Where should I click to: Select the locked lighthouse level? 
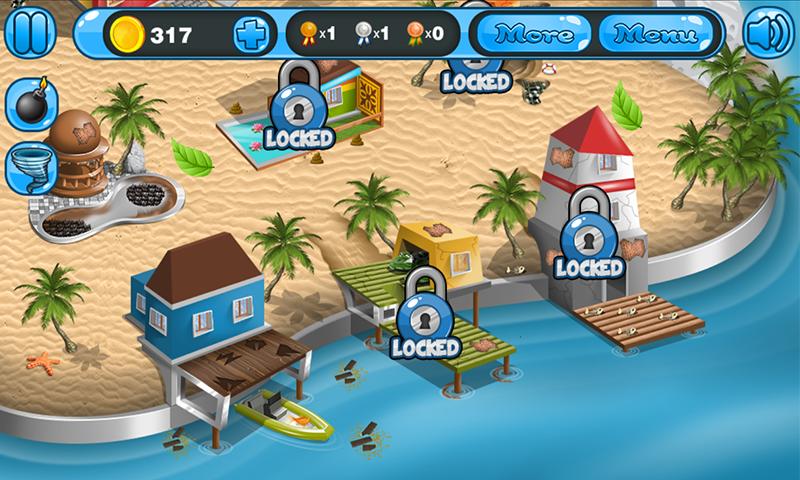tap(588, 240)
